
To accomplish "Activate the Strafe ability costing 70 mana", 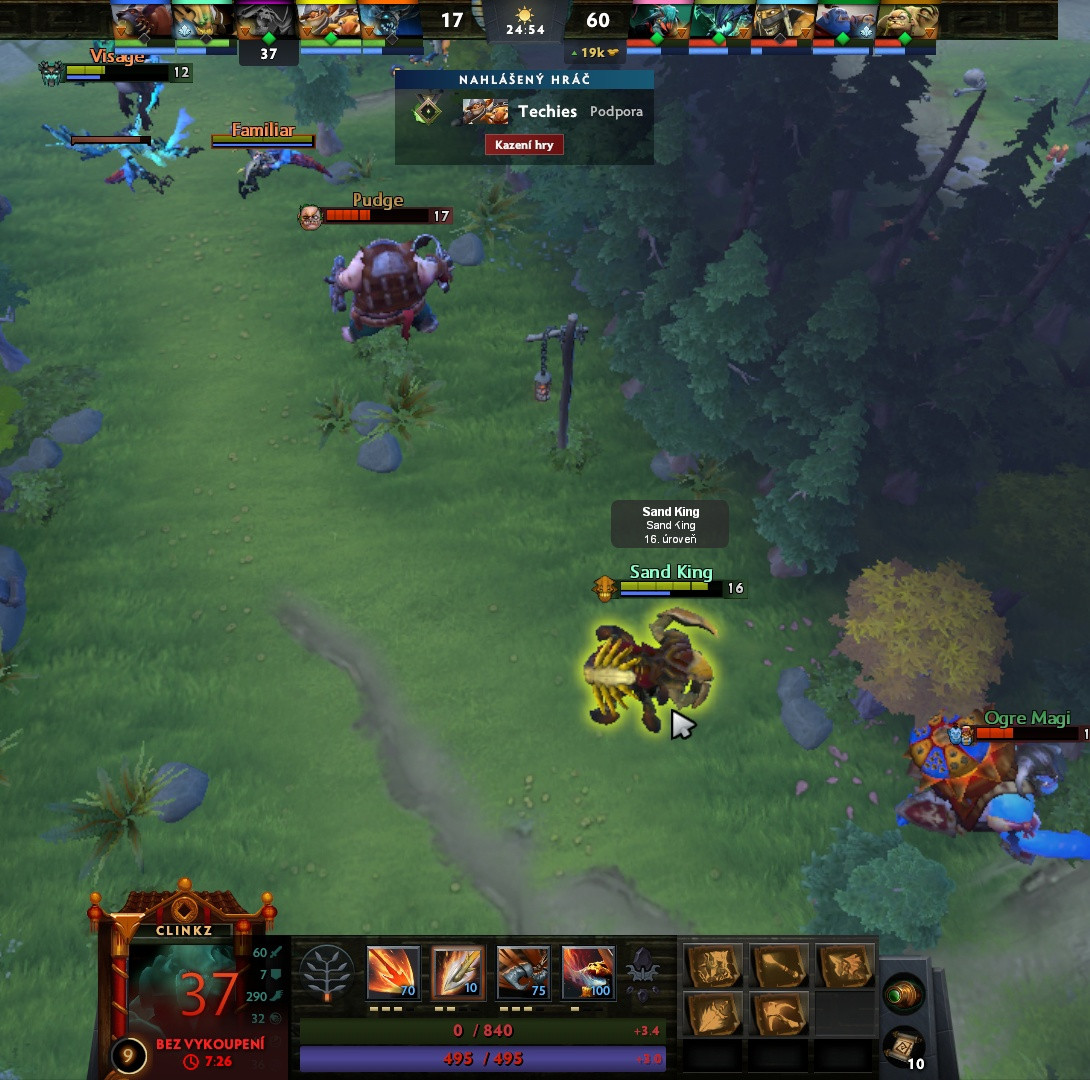I will point(393,972).
